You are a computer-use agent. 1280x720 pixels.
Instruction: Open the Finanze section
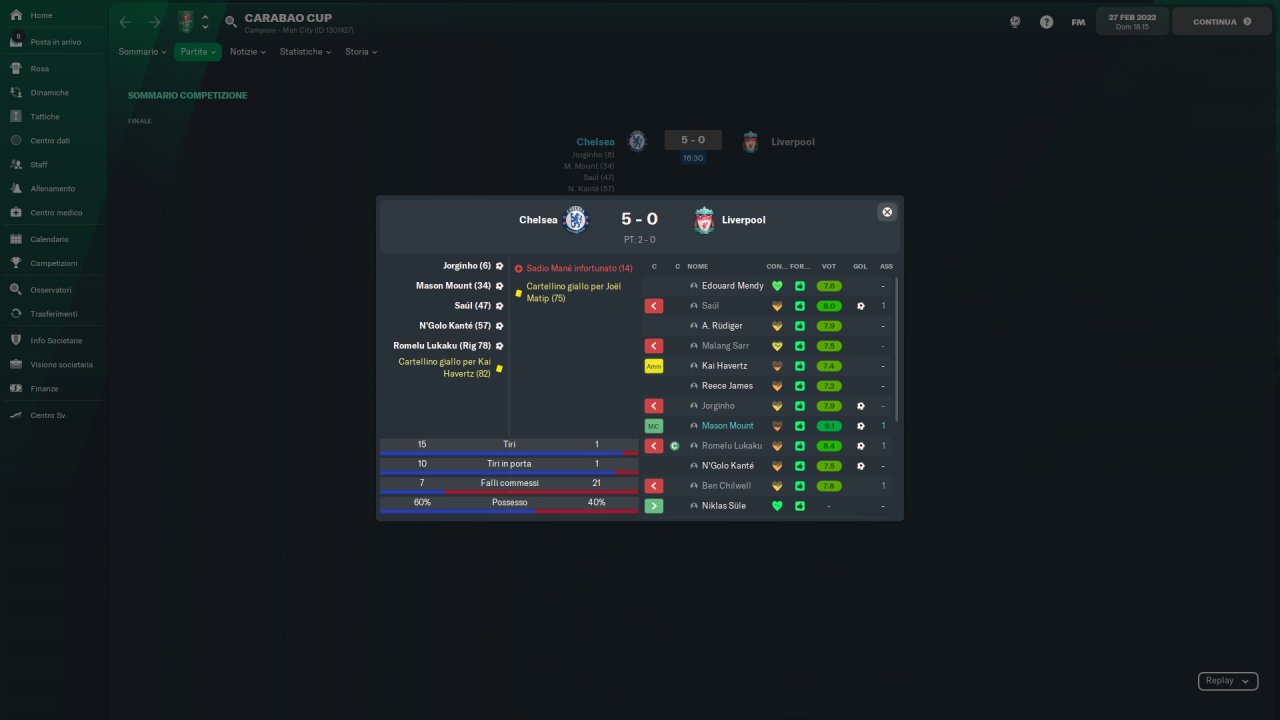click(x=44, y=389)
